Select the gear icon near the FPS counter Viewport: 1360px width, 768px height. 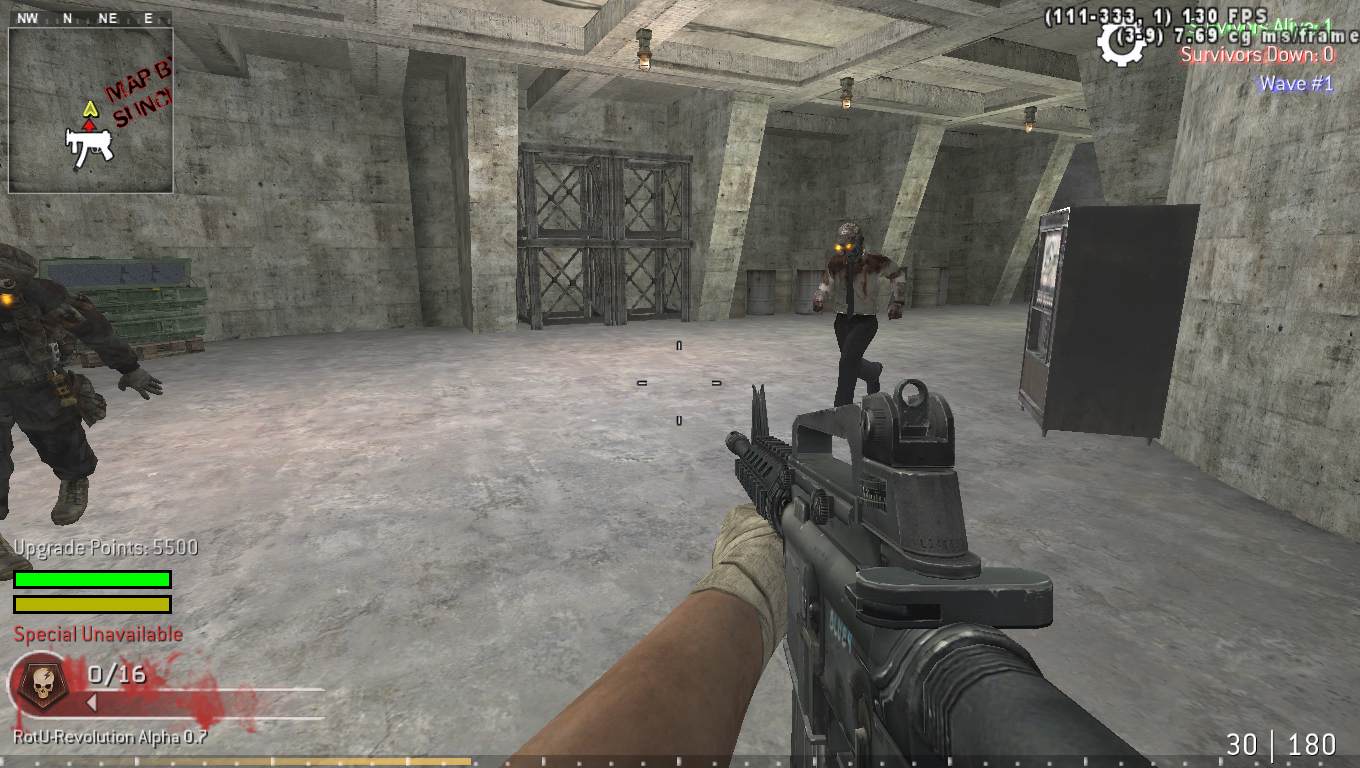pos(1120,42)
